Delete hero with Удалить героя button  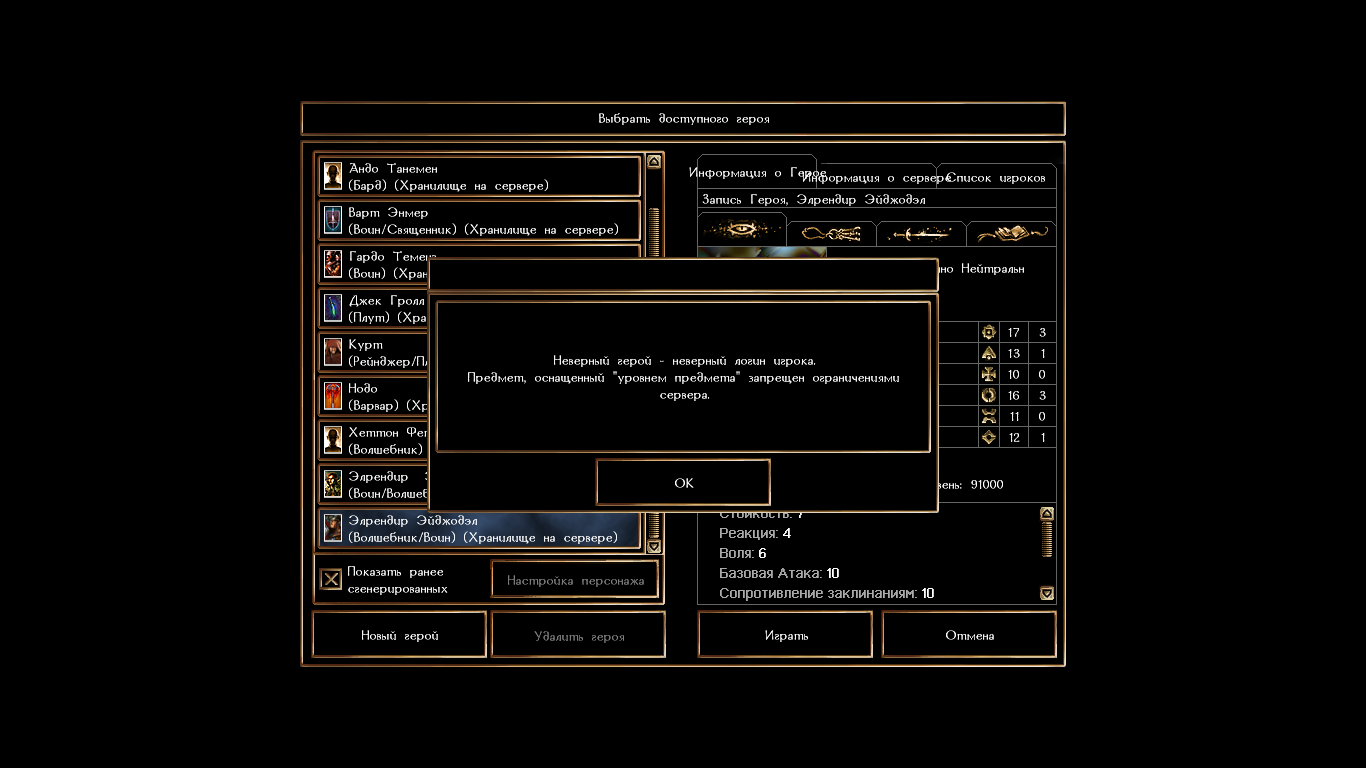point(579,635)
